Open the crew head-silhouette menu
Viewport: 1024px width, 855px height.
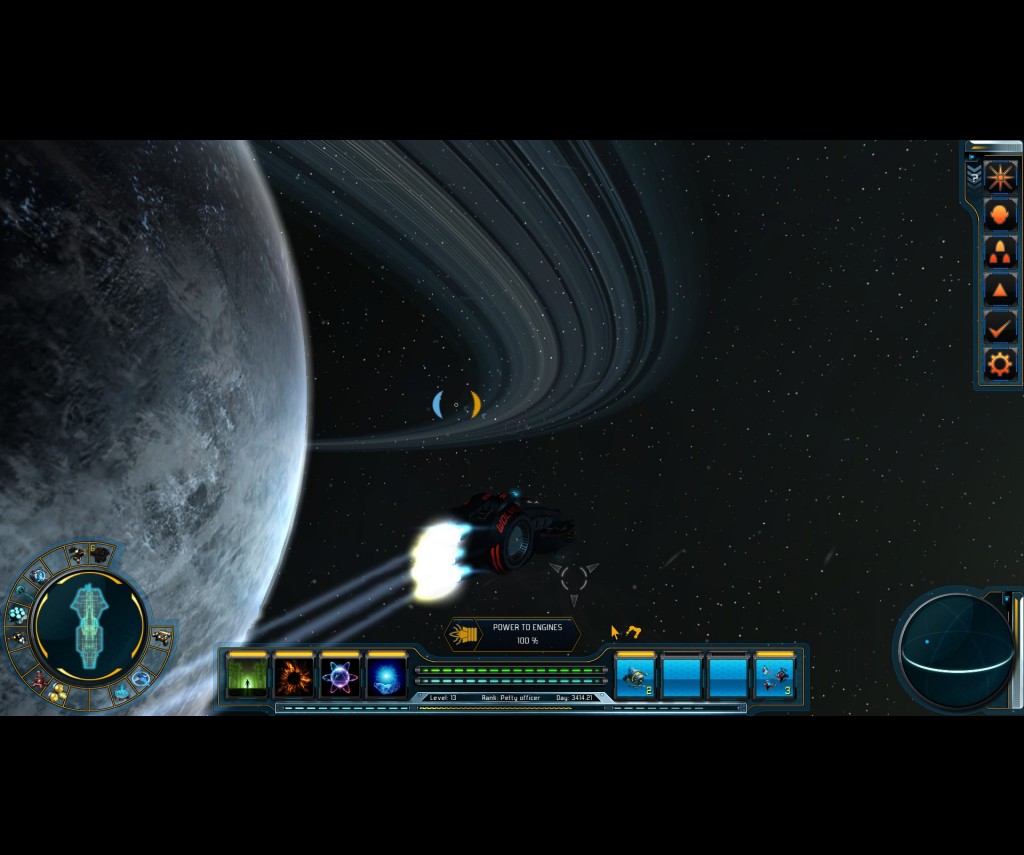(x=1000, y=214)
